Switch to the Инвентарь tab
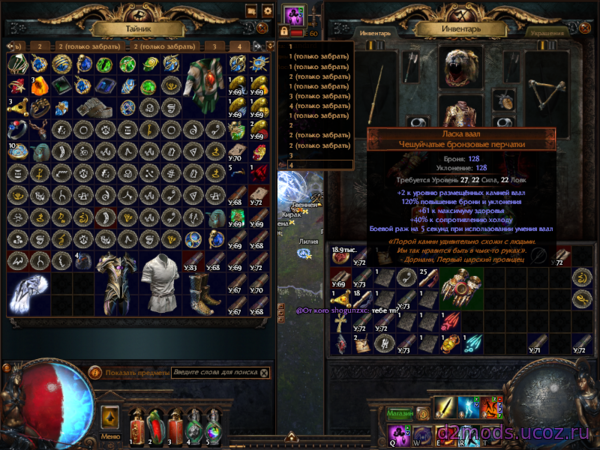Image resolution: width=600 pixels, height=450 pixels. click(377, 32)
